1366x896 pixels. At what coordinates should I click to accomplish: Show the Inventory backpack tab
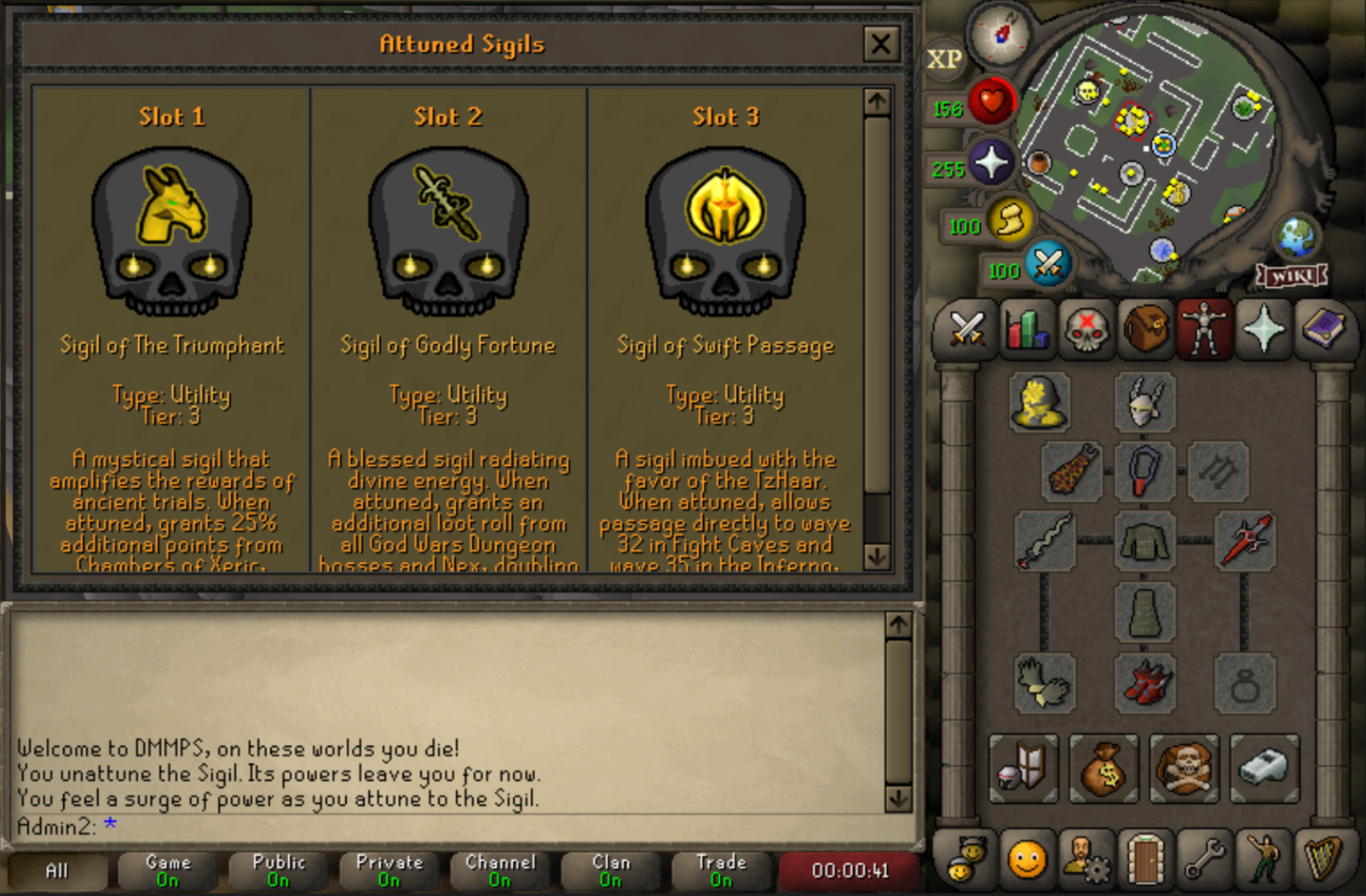[1144, 328]
